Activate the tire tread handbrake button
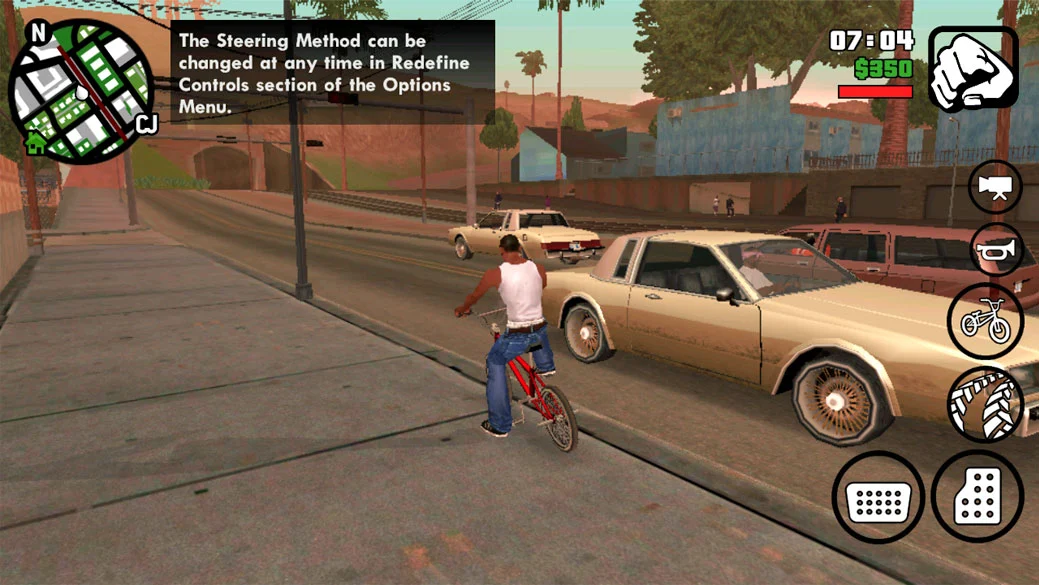 (x=985, y=405)
